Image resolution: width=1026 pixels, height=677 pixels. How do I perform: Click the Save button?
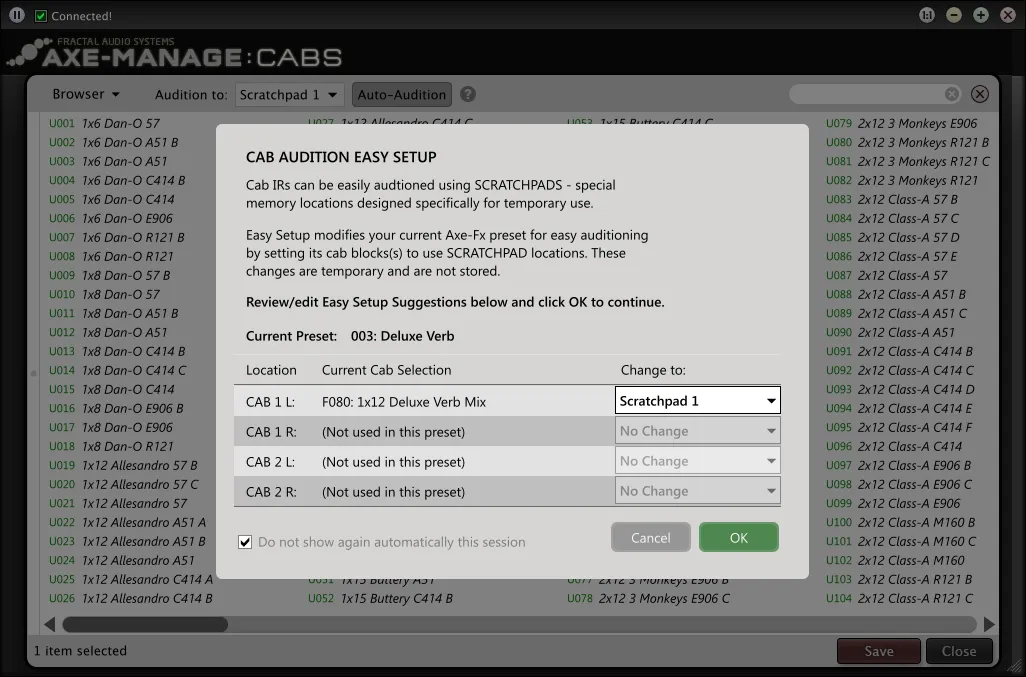[878, 651]
